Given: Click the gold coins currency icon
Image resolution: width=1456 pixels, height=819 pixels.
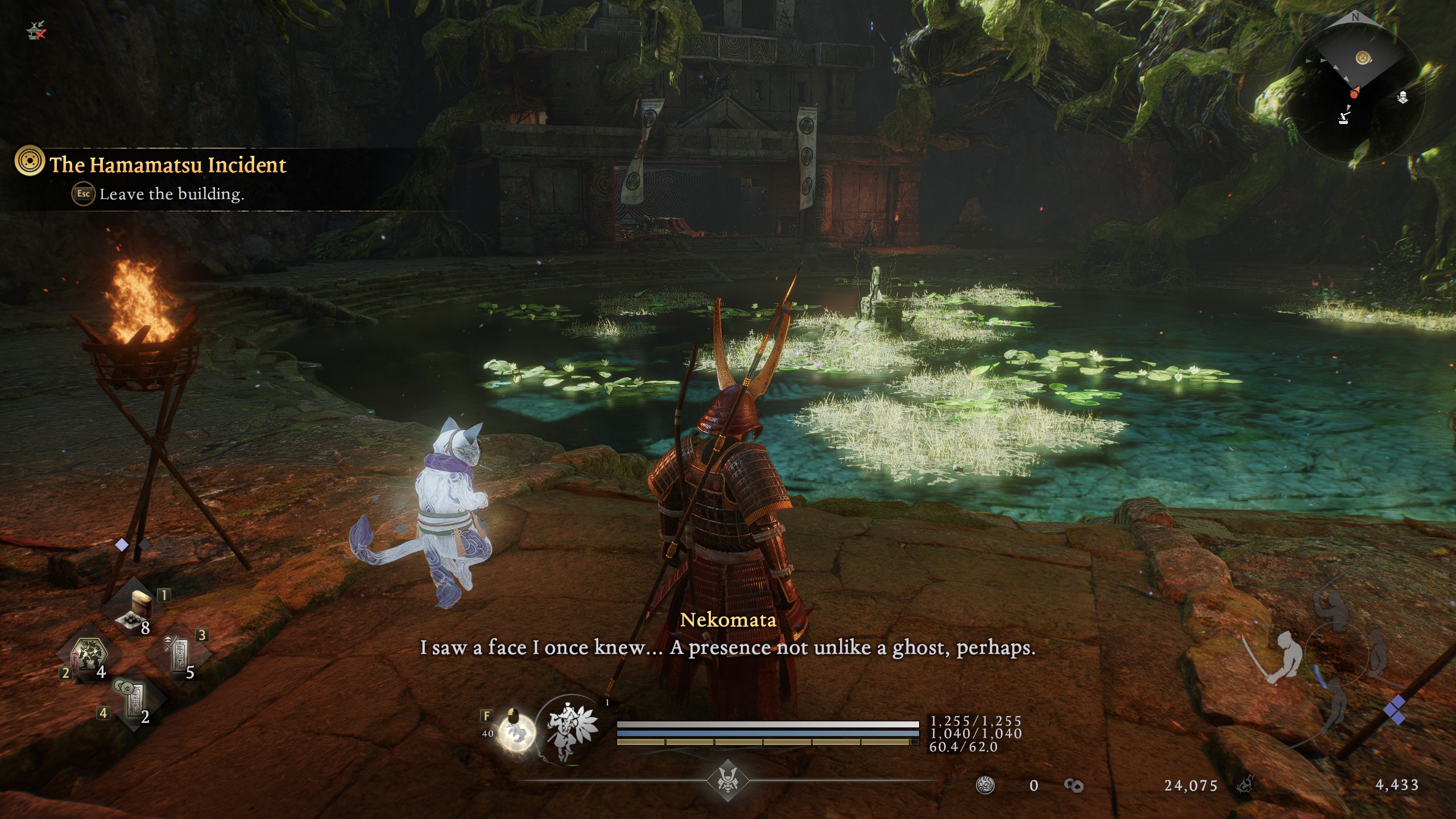Looking at the screenshot, I should 1073,785.
